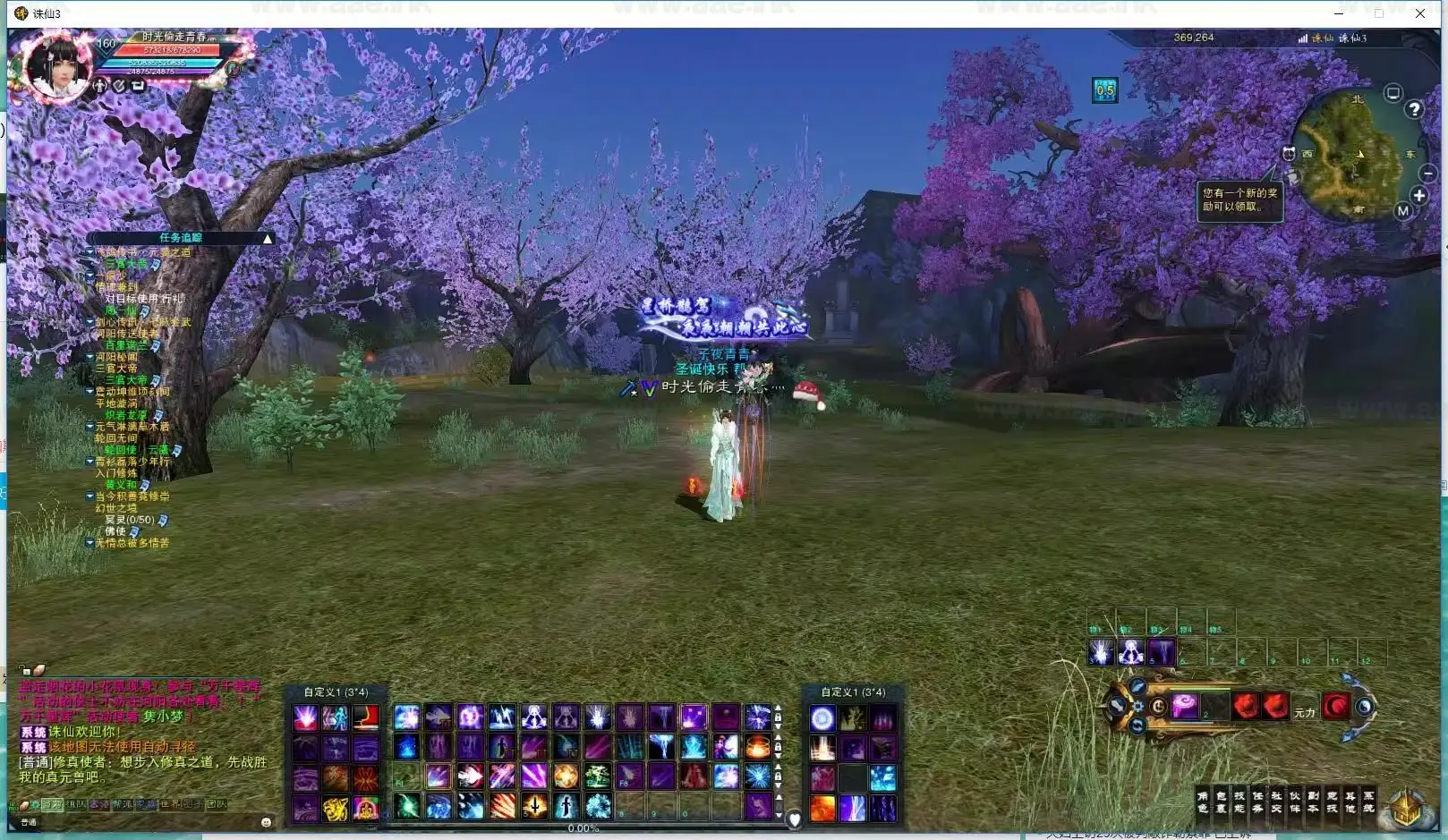Screen dimensions: 1448x840
Task: Collapse the quest 当今积善竞修崇 entry
Action: pyautogui.click(x=89, y=496)
